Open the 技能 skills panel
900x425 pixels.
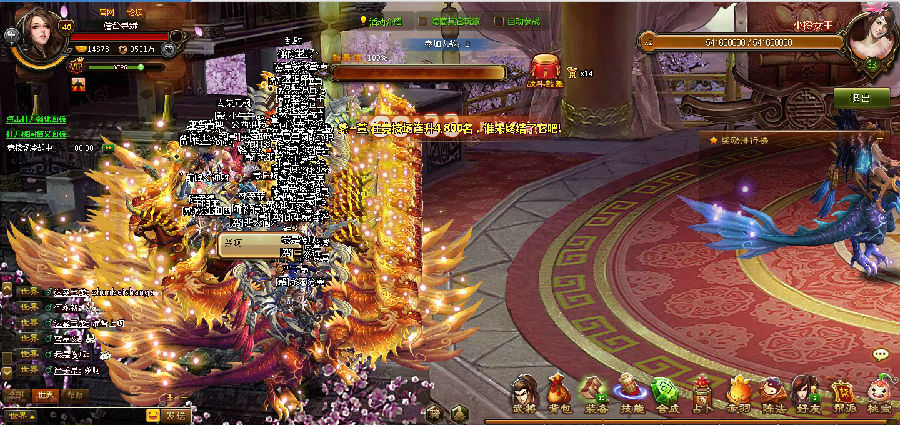629,394
